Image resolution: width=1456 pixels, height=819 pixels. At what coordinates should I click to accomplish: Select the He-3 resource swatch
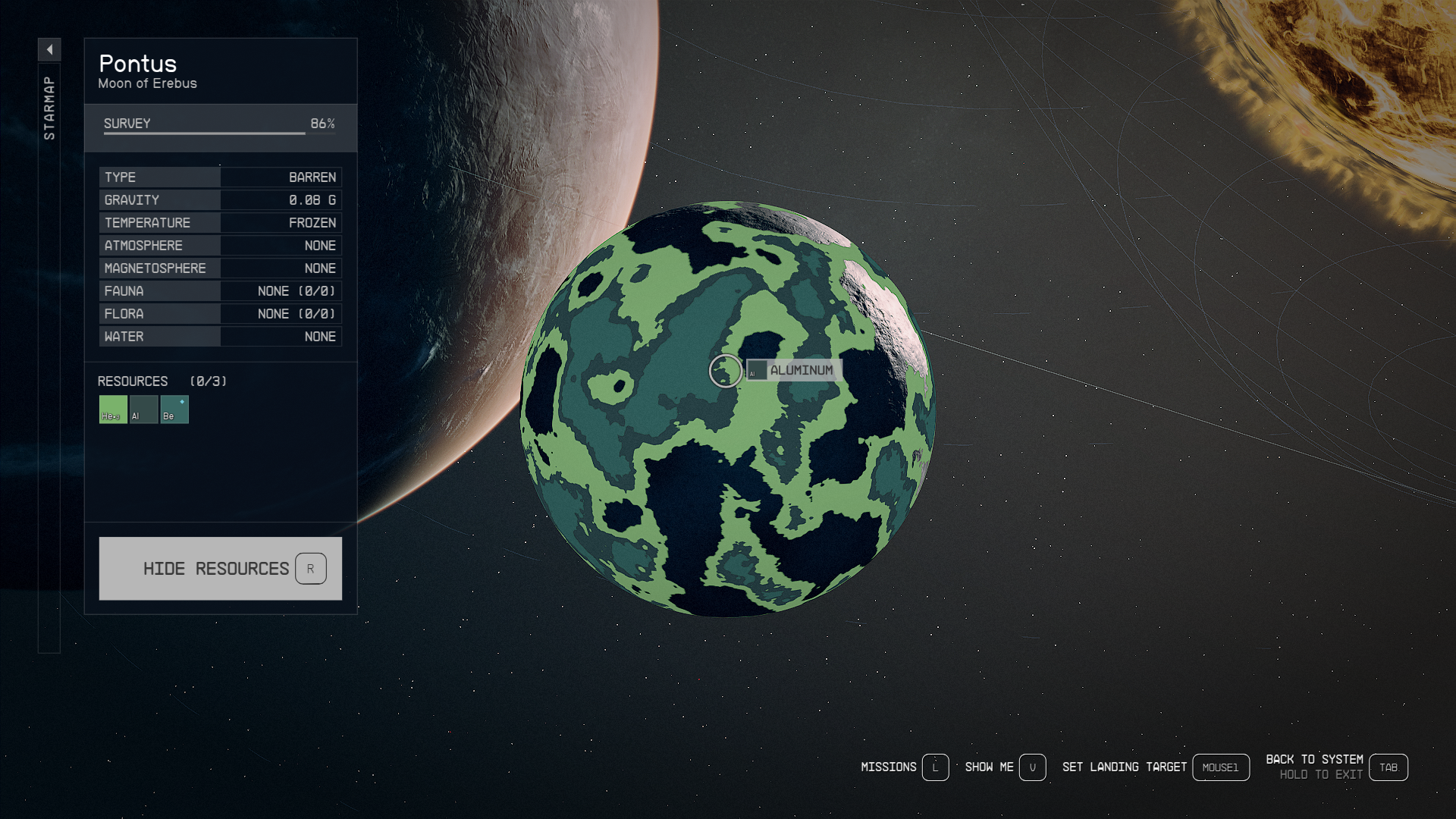point(112,409)
